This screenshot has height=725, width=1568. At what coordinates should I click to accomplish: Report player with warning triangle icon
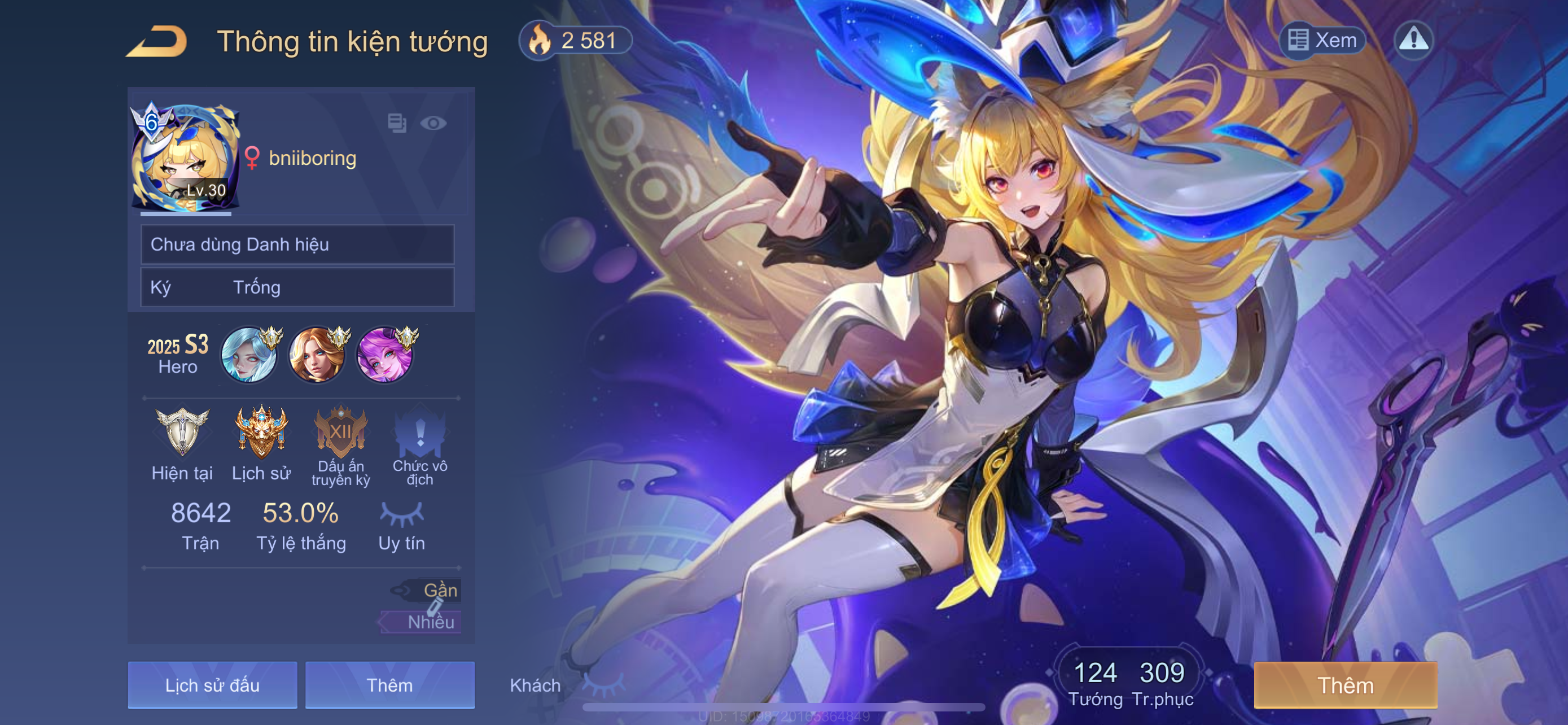click(x=1413, y=40)
